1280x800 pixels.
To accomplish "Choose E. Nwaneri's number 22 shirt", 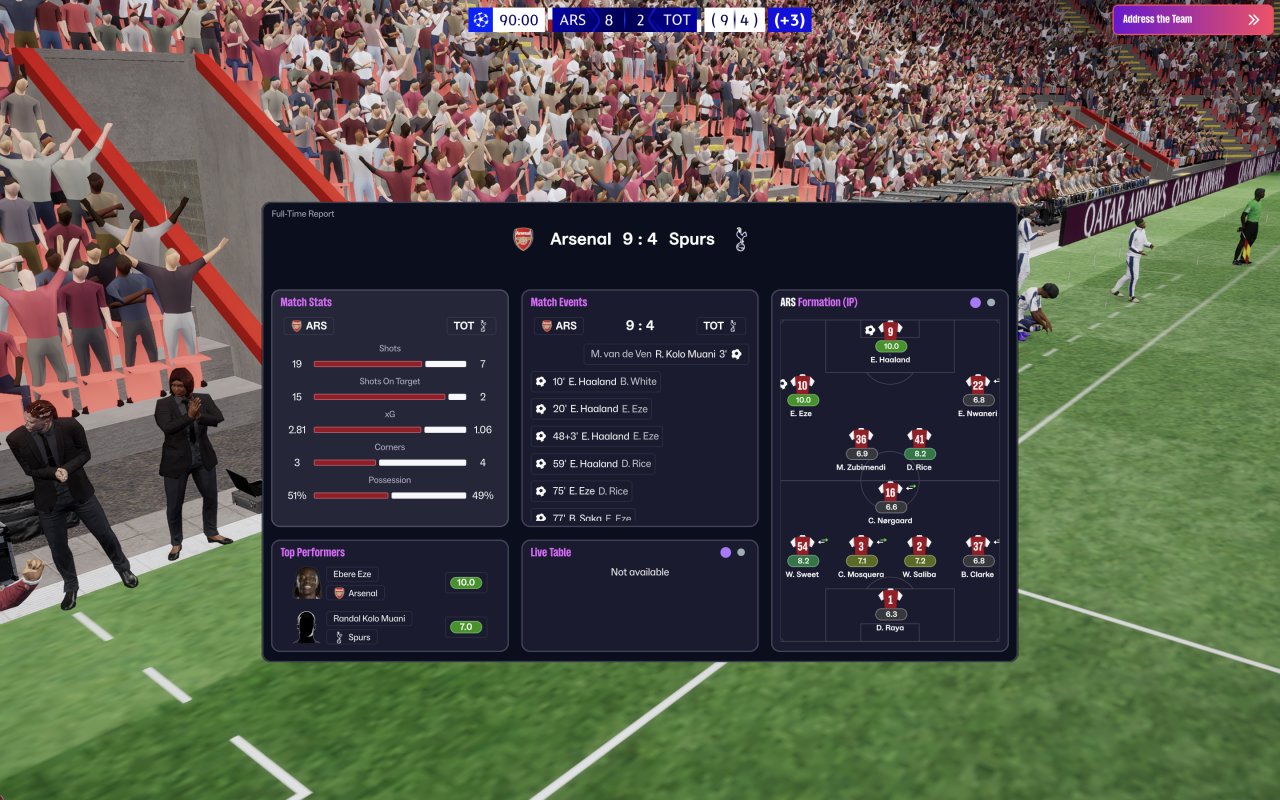I will (x=978, y=384).
